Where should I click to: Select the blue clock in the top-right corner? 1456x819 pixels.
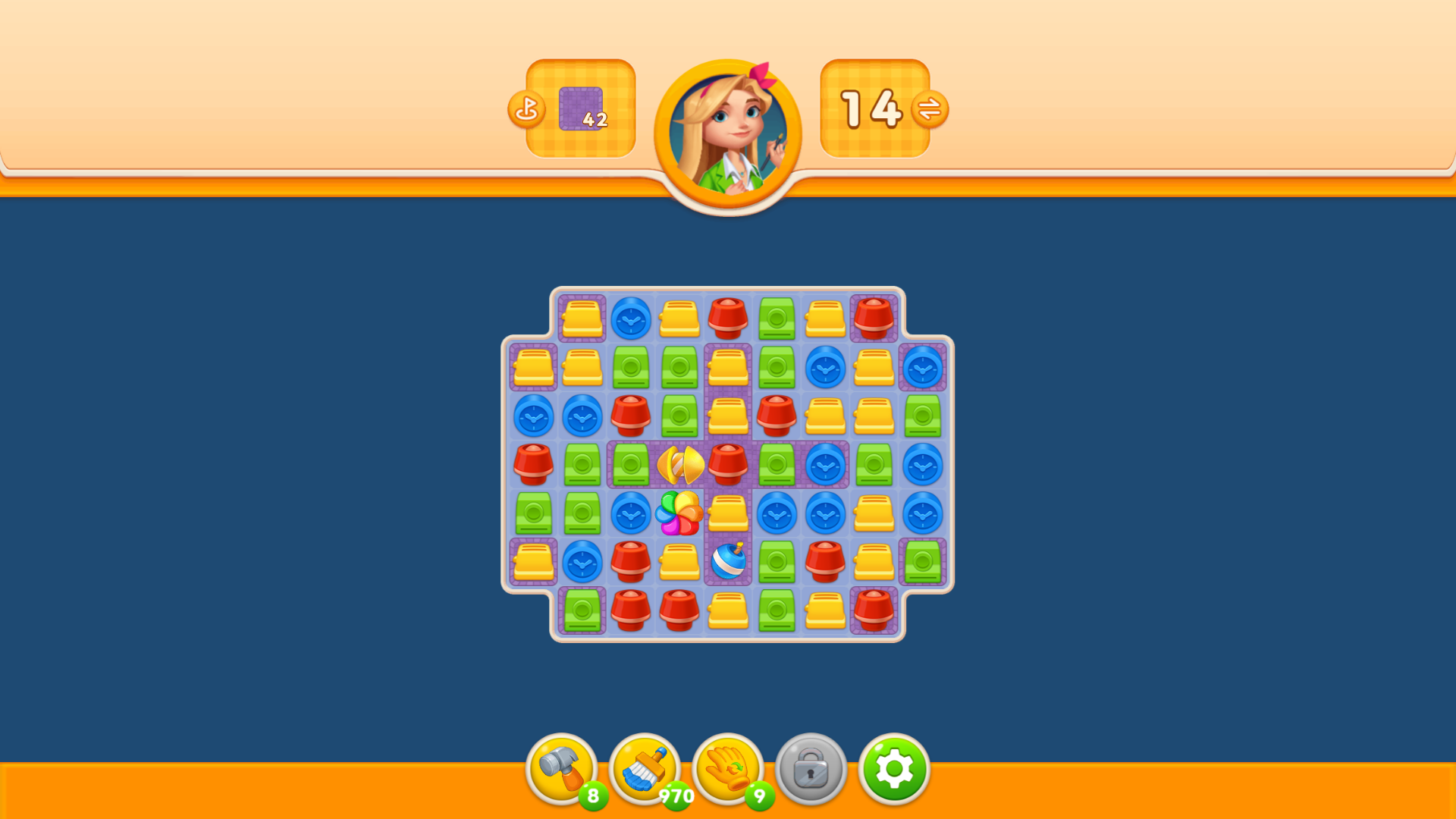(921, 369)
